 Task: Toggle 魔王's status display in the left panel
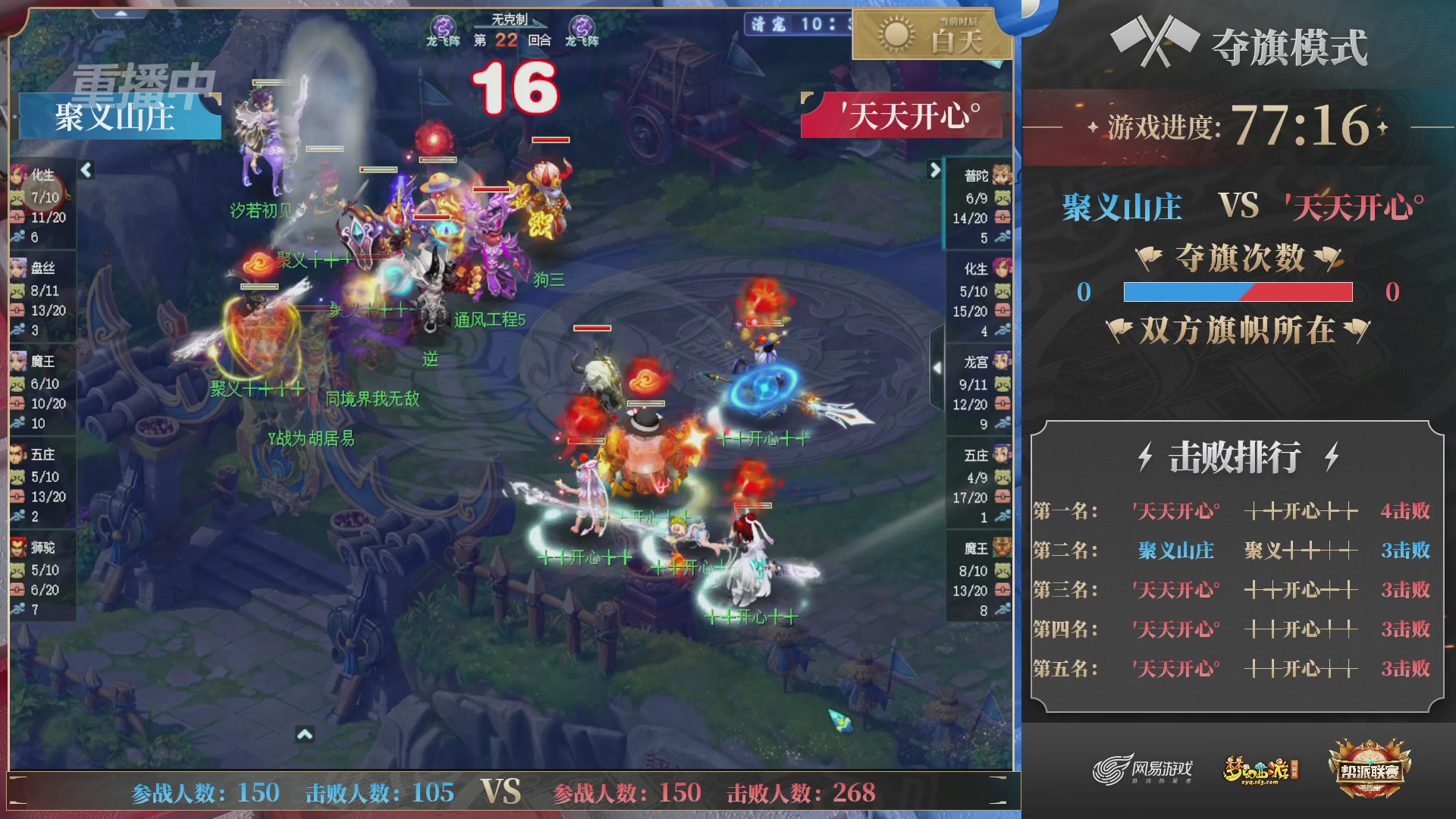(19, 362)
